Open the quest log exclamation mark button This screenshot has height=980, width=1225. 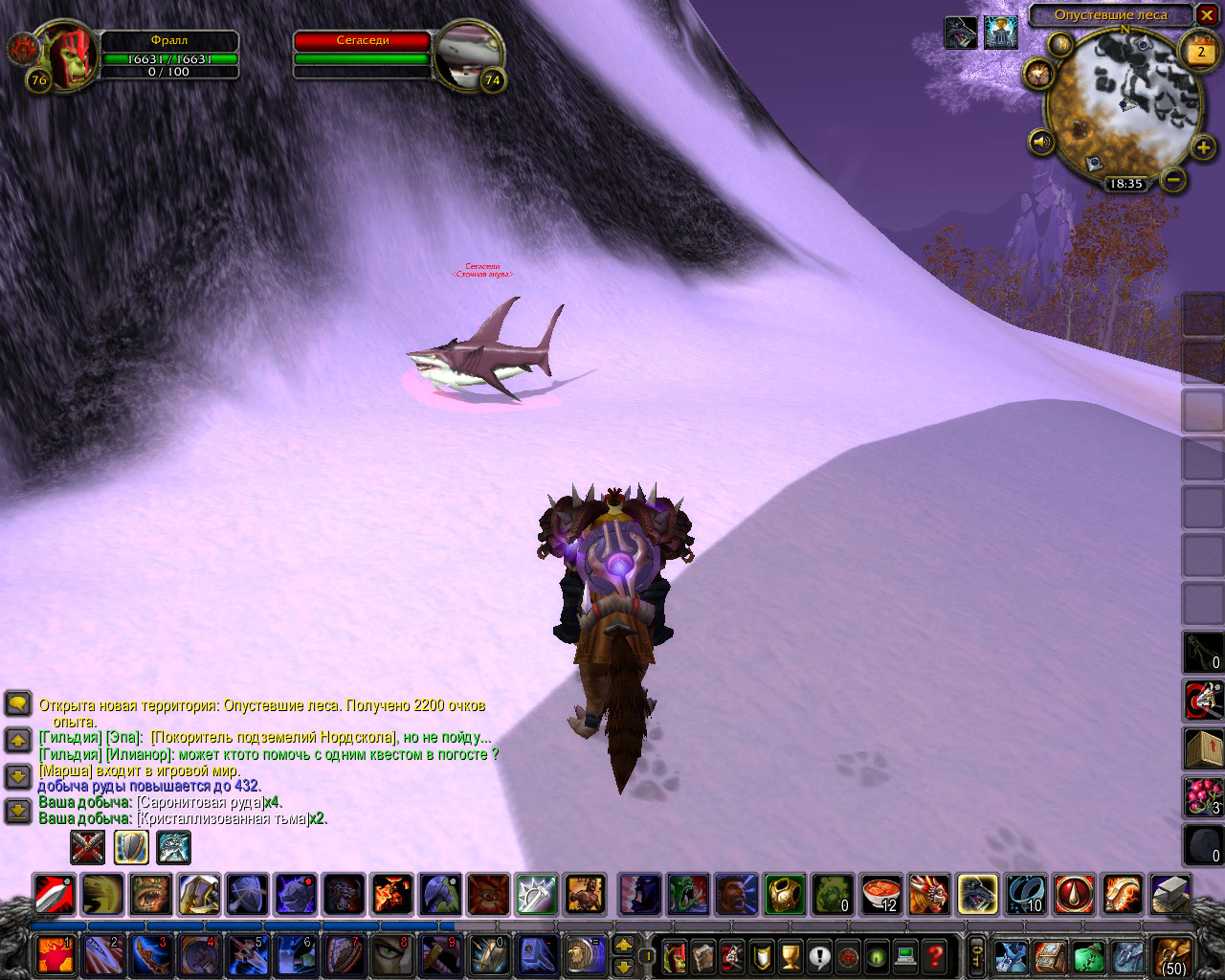819,955
